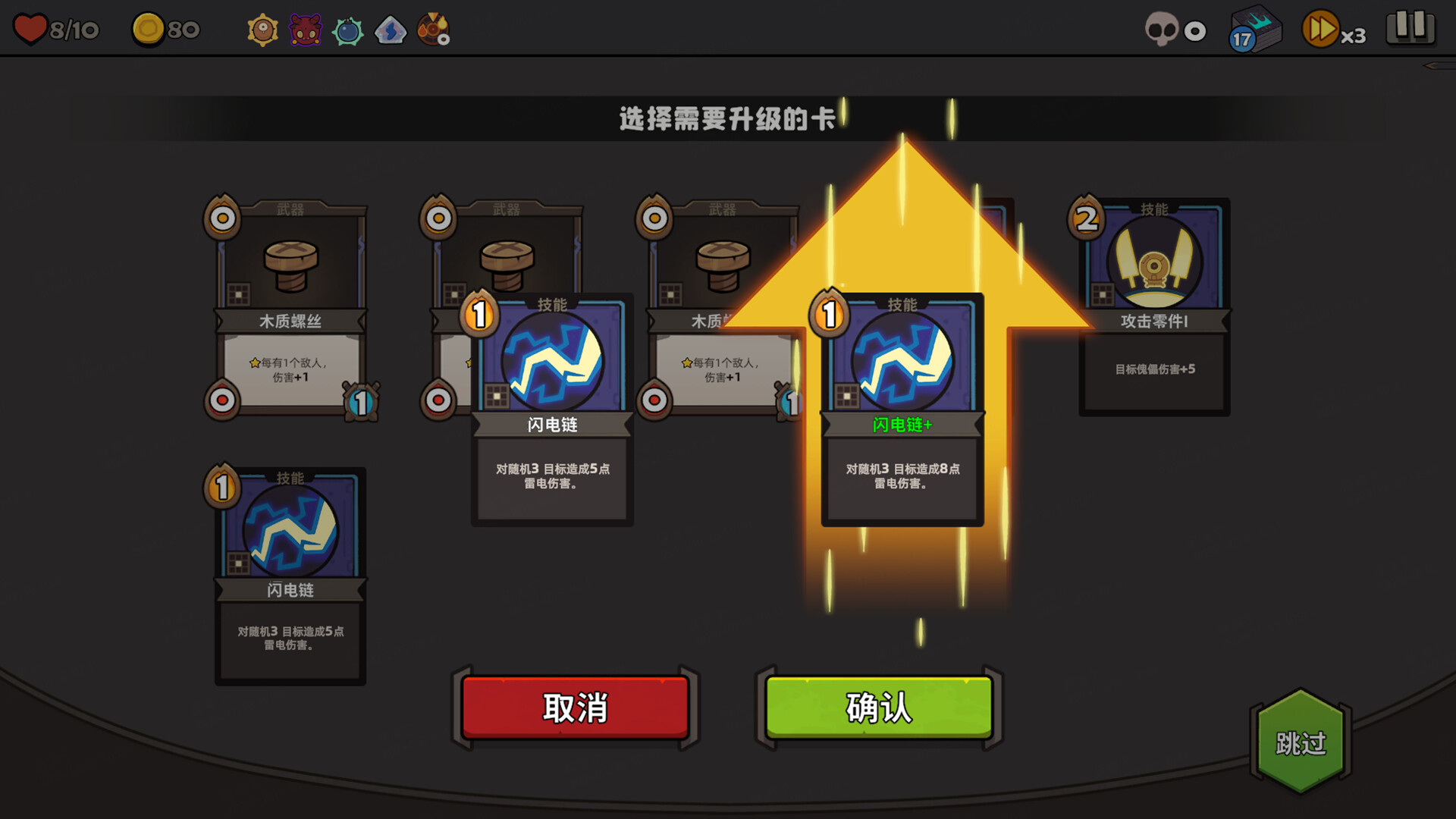Screen dimensions: 1456x819
Task: Click the red demon head icon
Action: click(305, 30)
